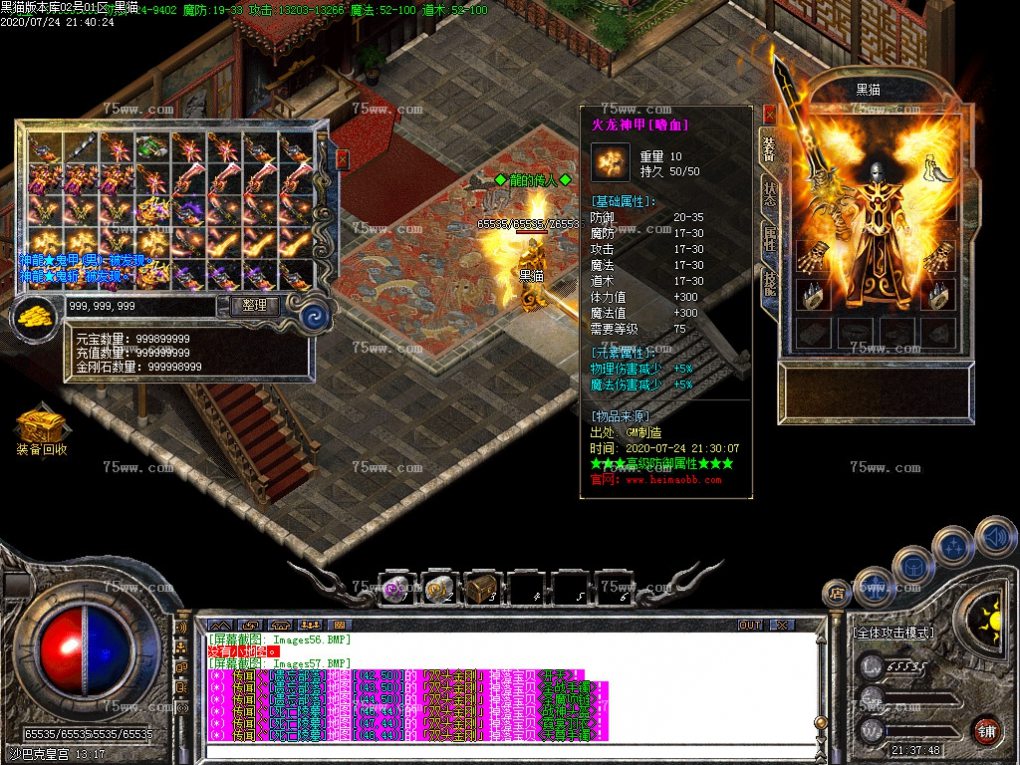The image size is (1020, 765).
Task: Click the gold ingots icon in the bag
Action: (x=35, y=314)
